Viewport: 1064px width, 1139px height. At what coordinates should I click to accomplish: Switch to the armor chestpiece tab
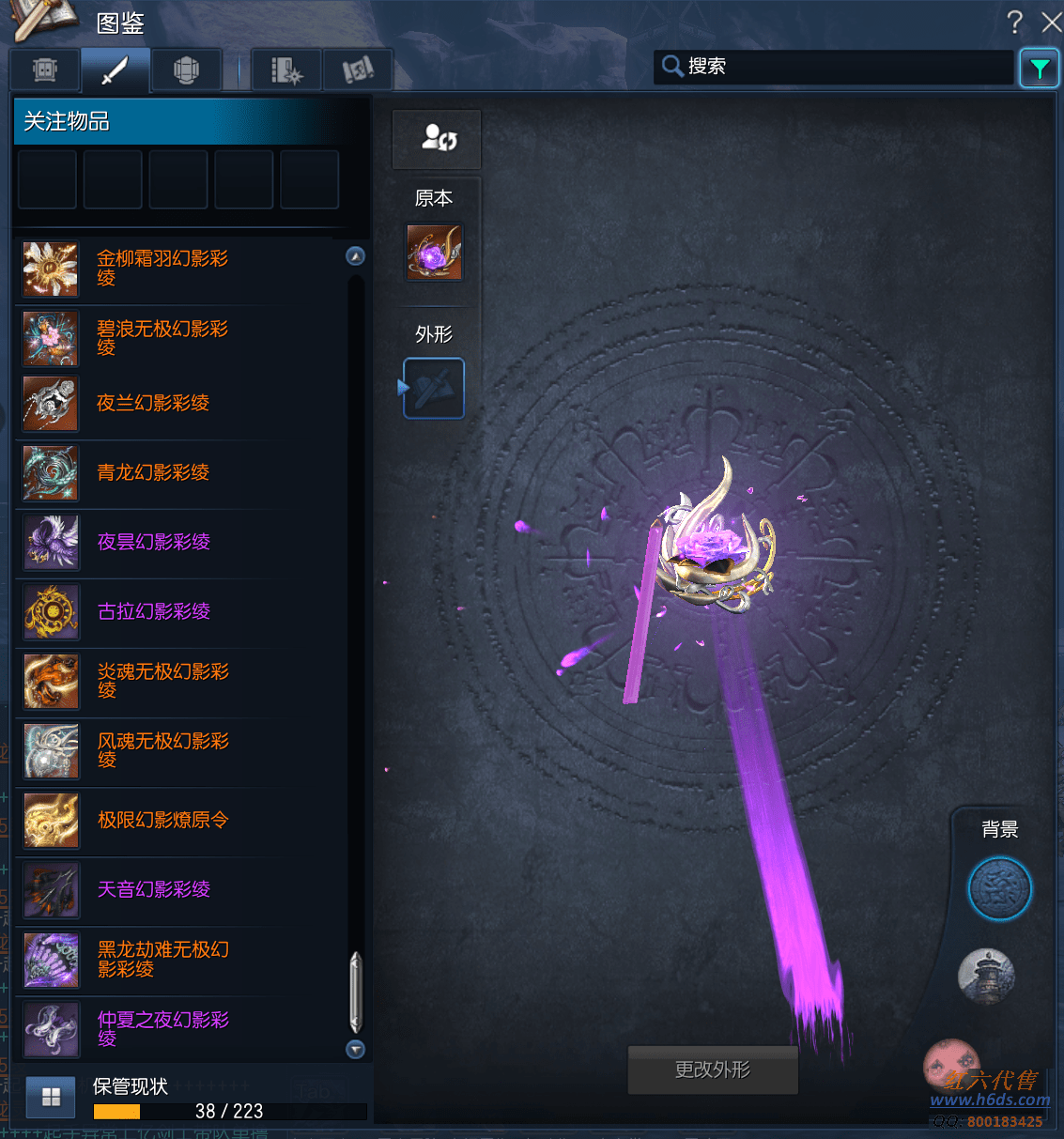pos(186,69)
